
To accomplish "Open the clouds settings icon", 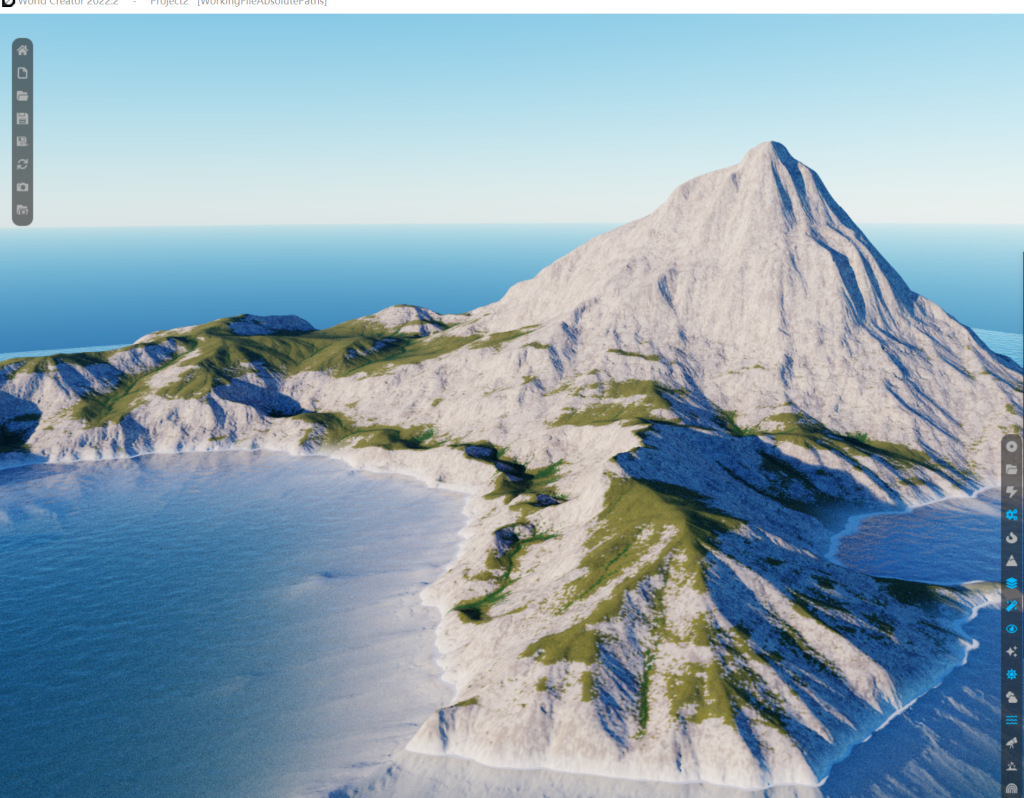I will point(1012,697).
